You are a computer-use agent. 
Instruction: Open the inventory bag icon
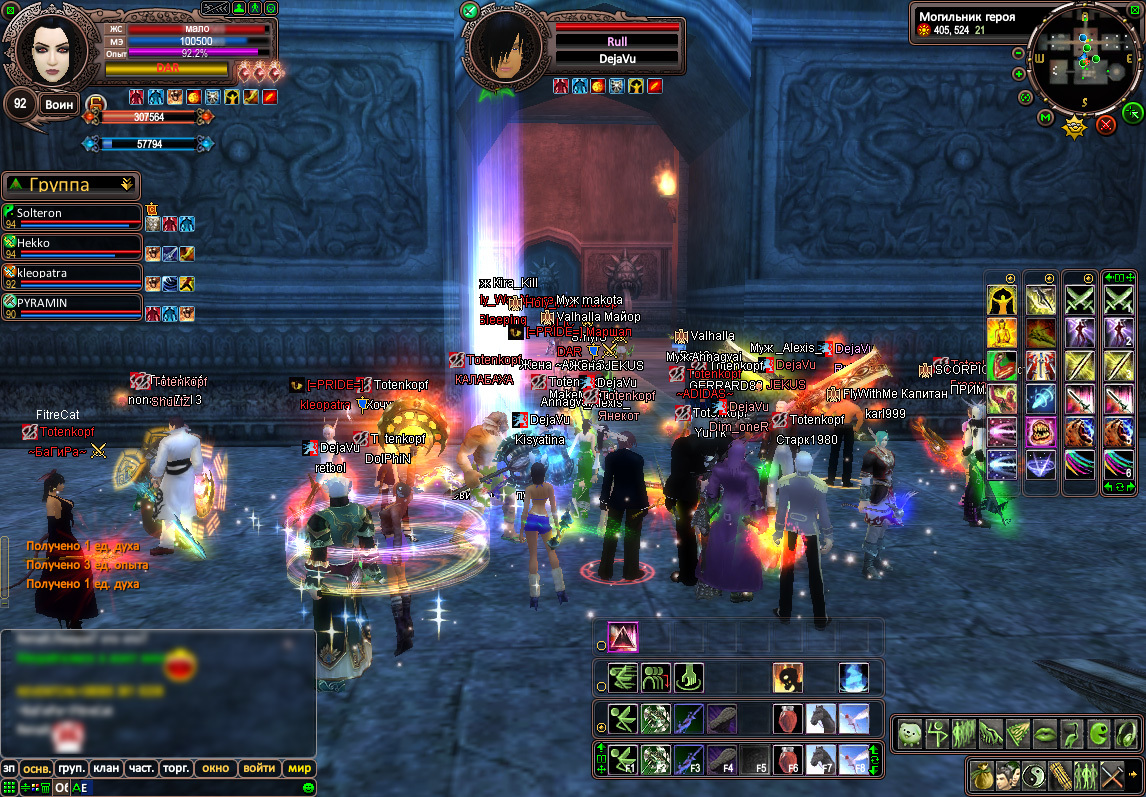pyautogui.click(x=982, y=775)
